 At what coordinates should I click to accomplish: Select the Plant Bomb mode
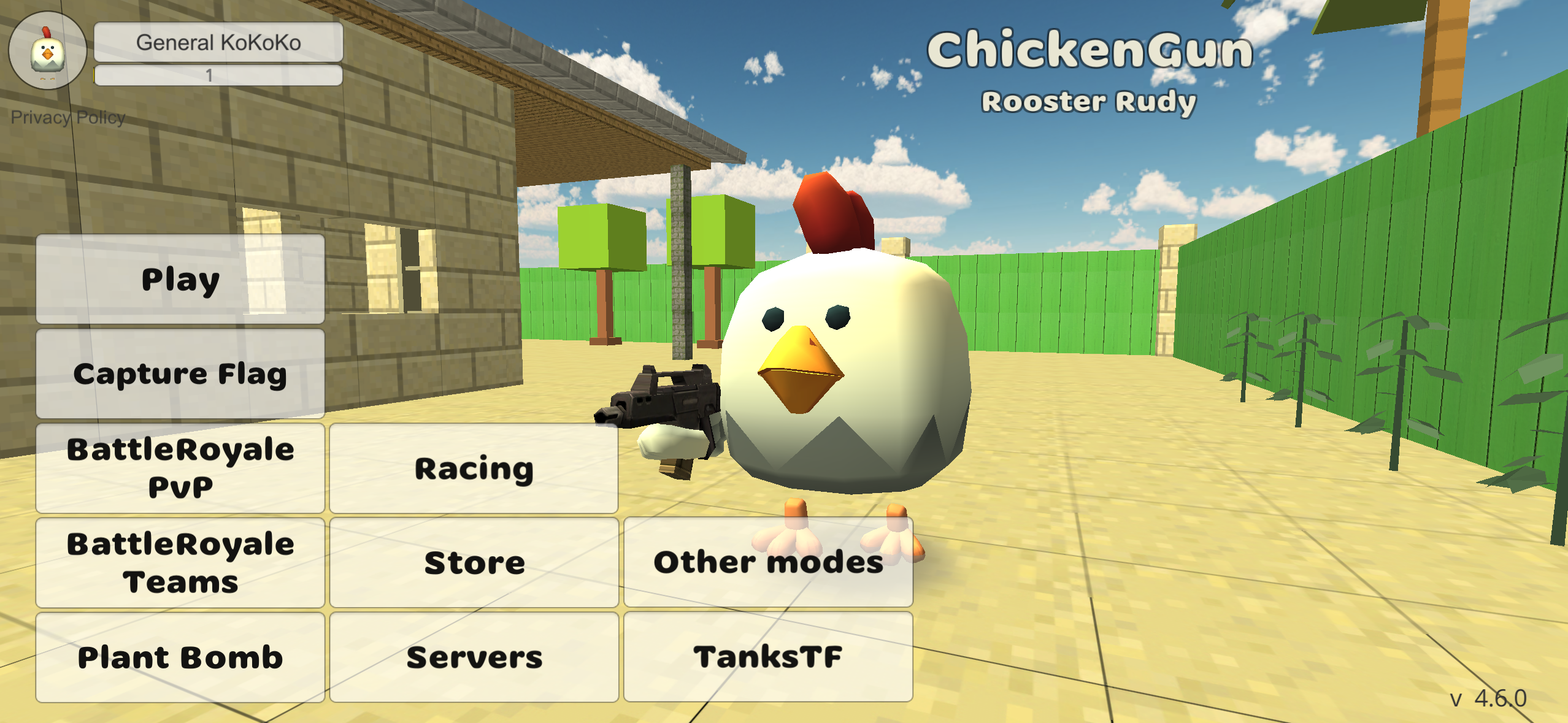coord(179,656)
